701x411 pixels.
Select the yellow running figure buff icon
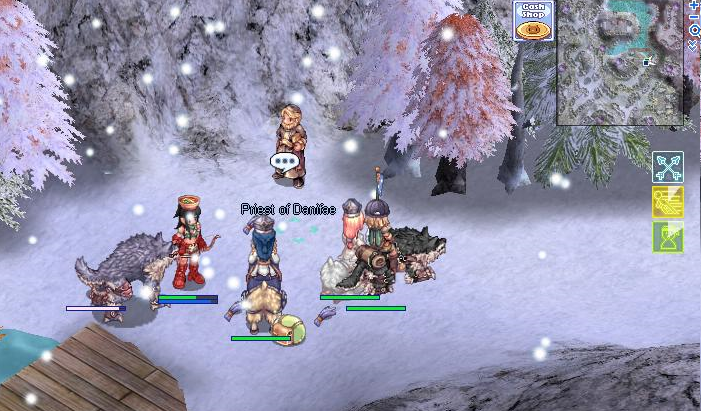(x=667, y=201)
